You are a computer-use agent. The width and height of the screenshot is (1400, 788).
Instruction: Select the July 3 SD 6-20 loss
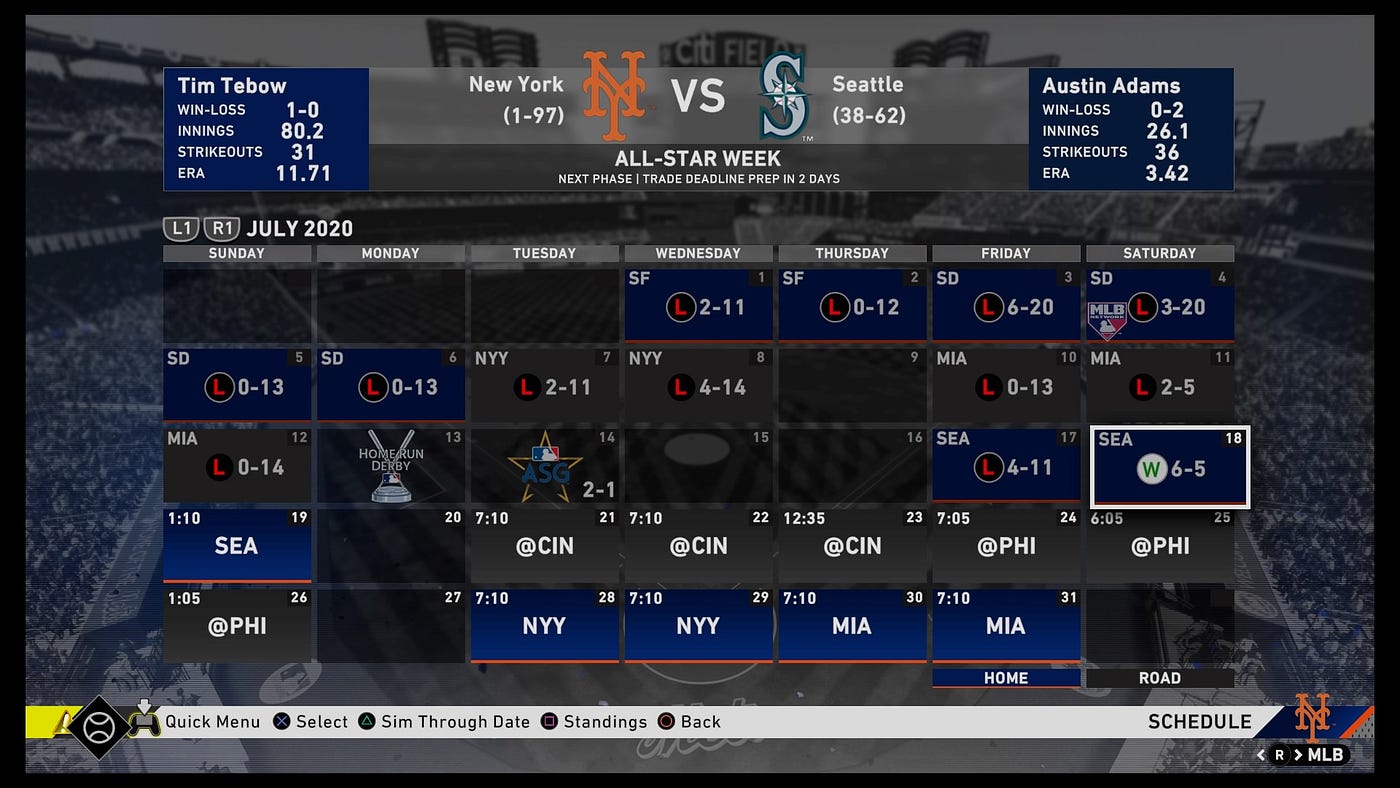(x=1006, y=305)
